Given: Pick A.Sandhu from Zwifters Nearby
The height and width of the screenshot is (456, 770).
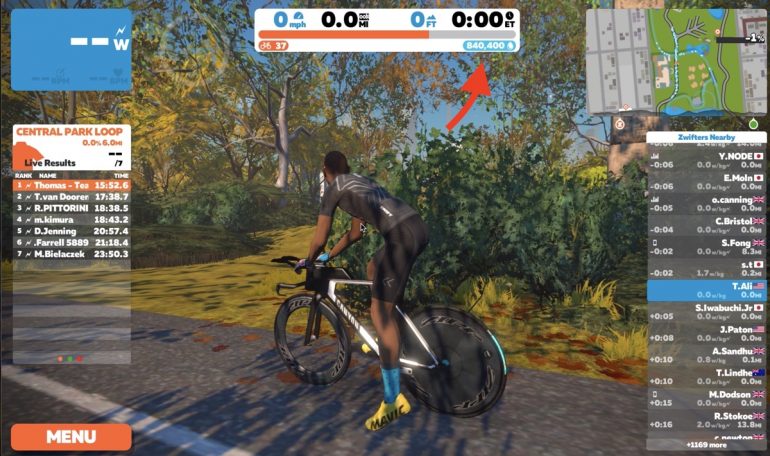Looking at the screenshot, I should click(707, 356).
